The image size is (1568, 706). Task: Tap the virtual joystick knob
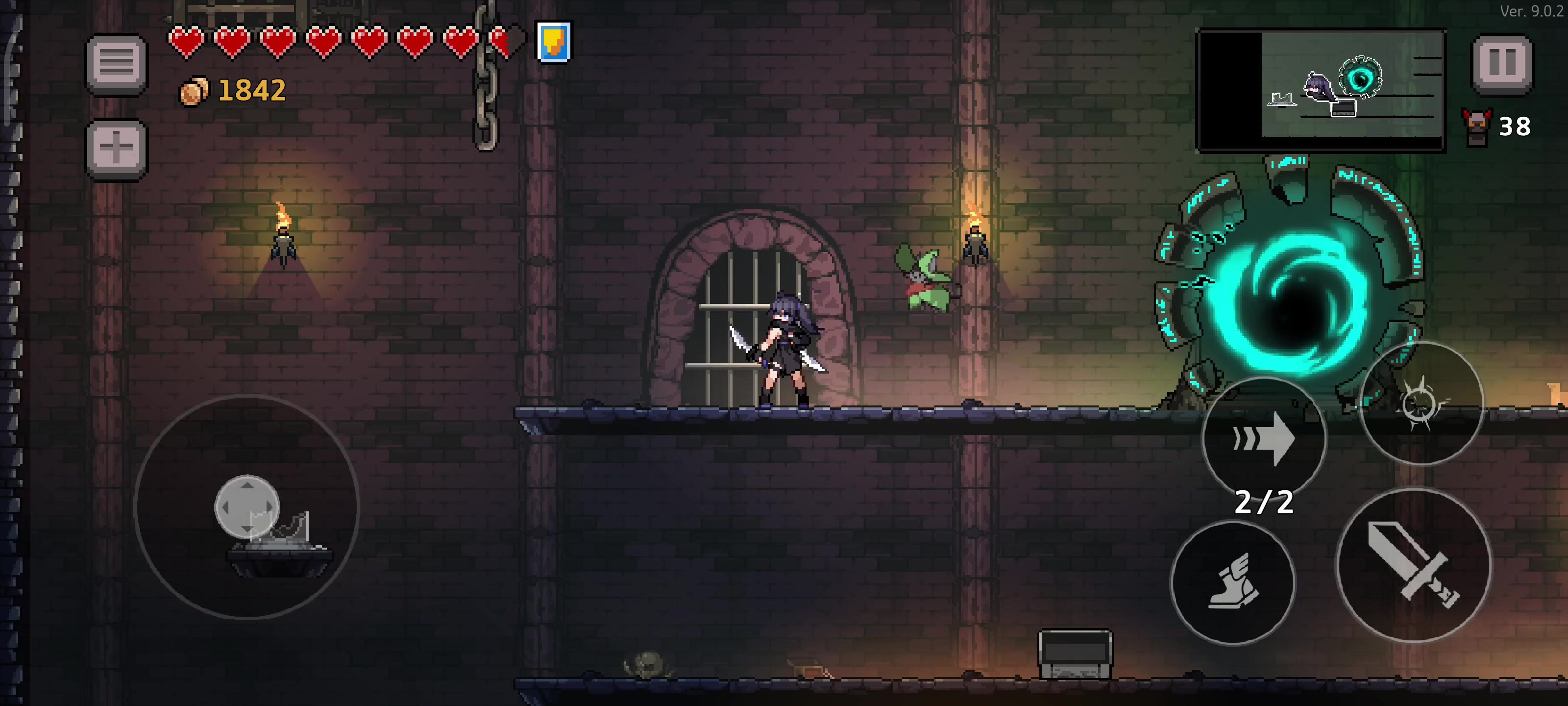click(x=247, y=507)
